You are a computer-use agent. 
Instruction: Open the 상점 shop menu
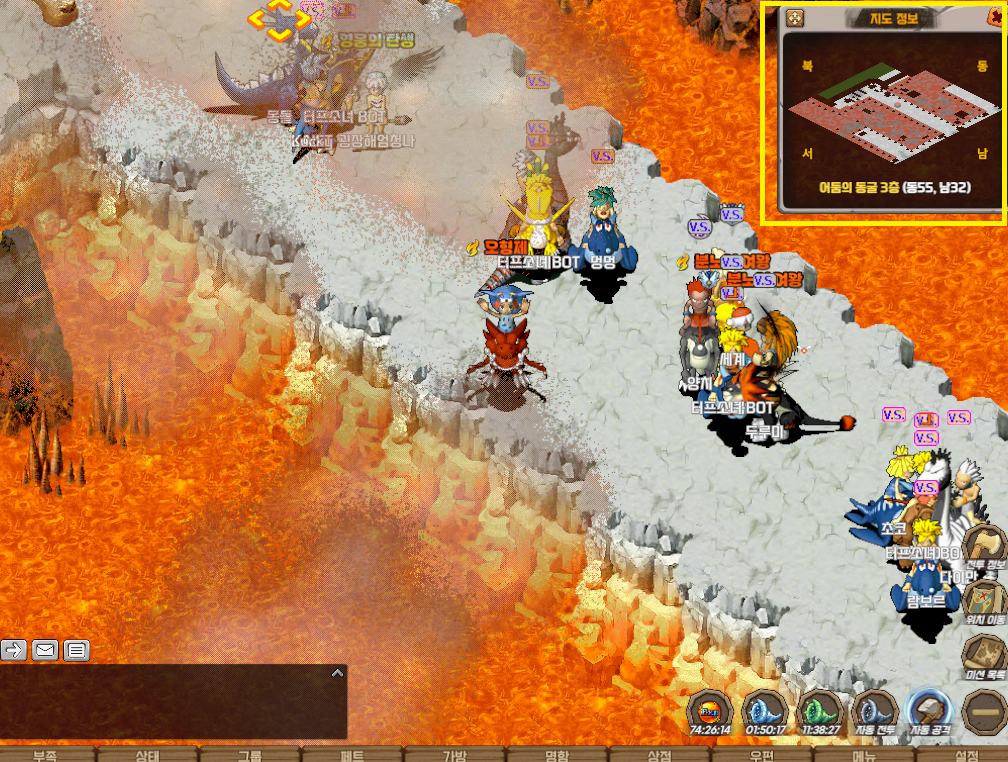click(x=659, y=755)
